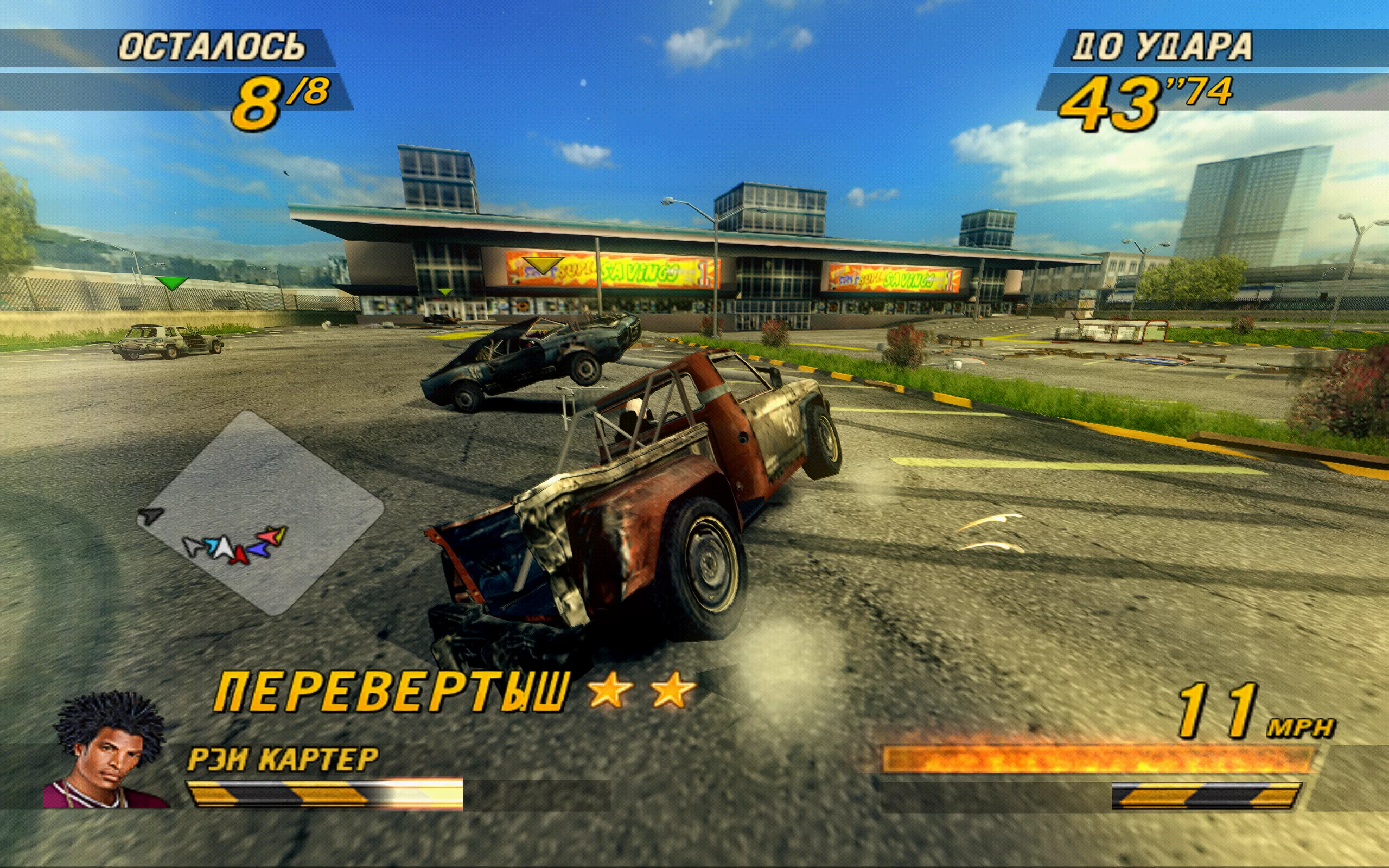The width and height of the screenshot is (1389, 868).
Task: Click the yellow triangle opponent marker
Action: 543,265
